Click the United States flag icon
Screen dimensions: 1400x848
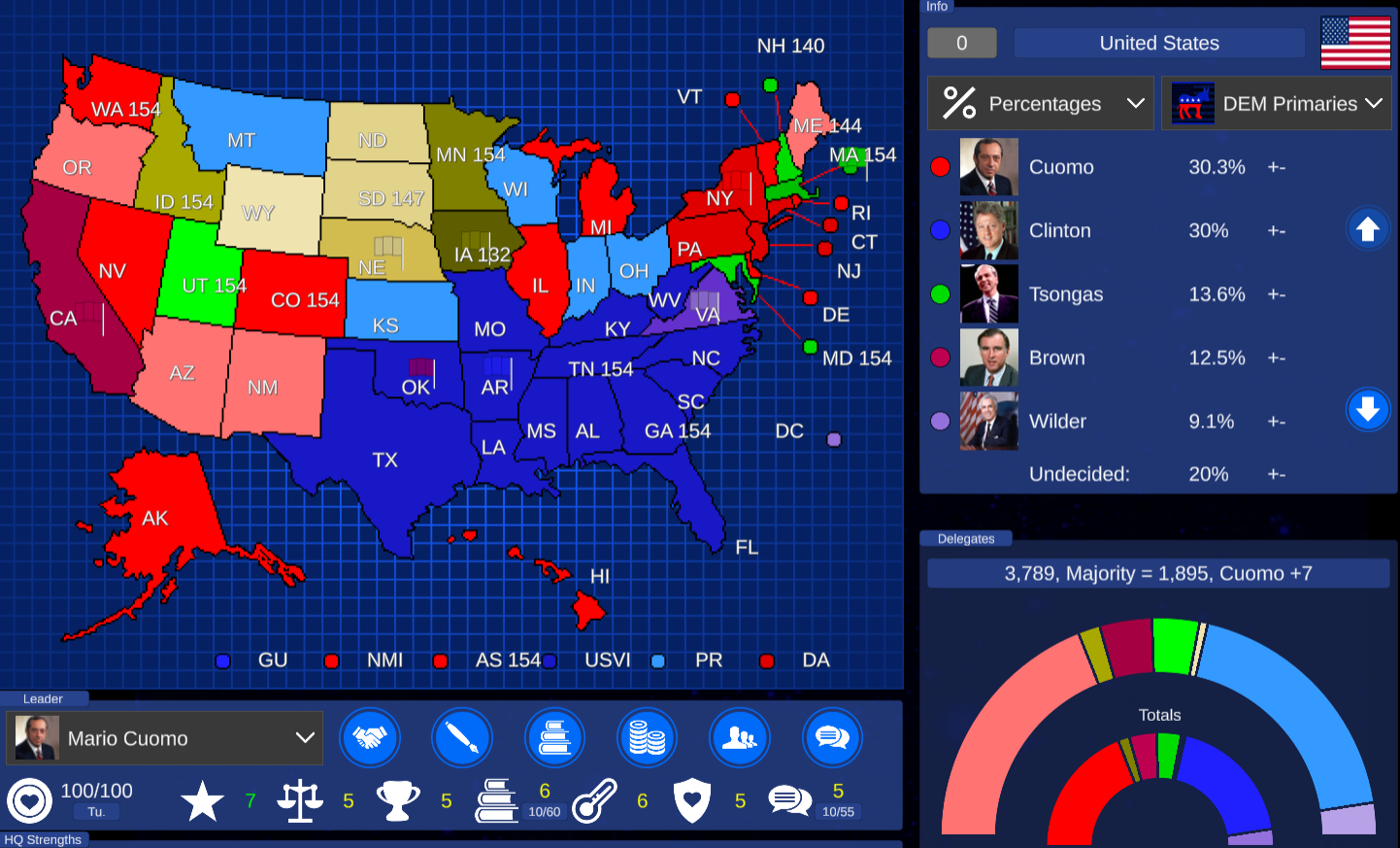tap(1355, 43)
